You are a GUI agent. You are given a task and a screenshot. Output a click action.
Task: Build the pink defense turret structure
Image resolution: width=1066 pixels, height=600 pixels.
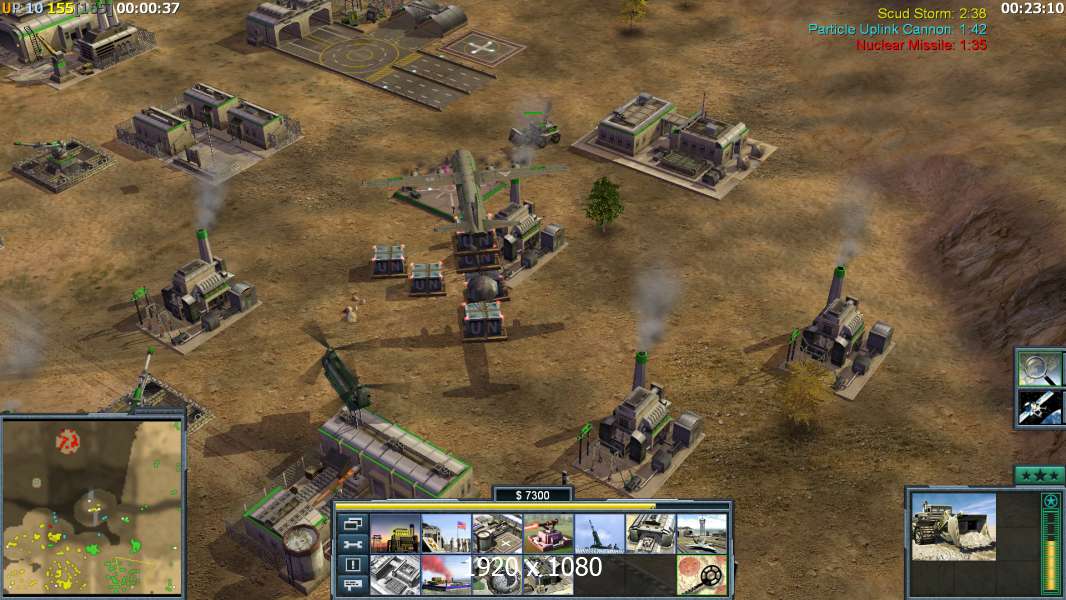[x=548, y=534]
